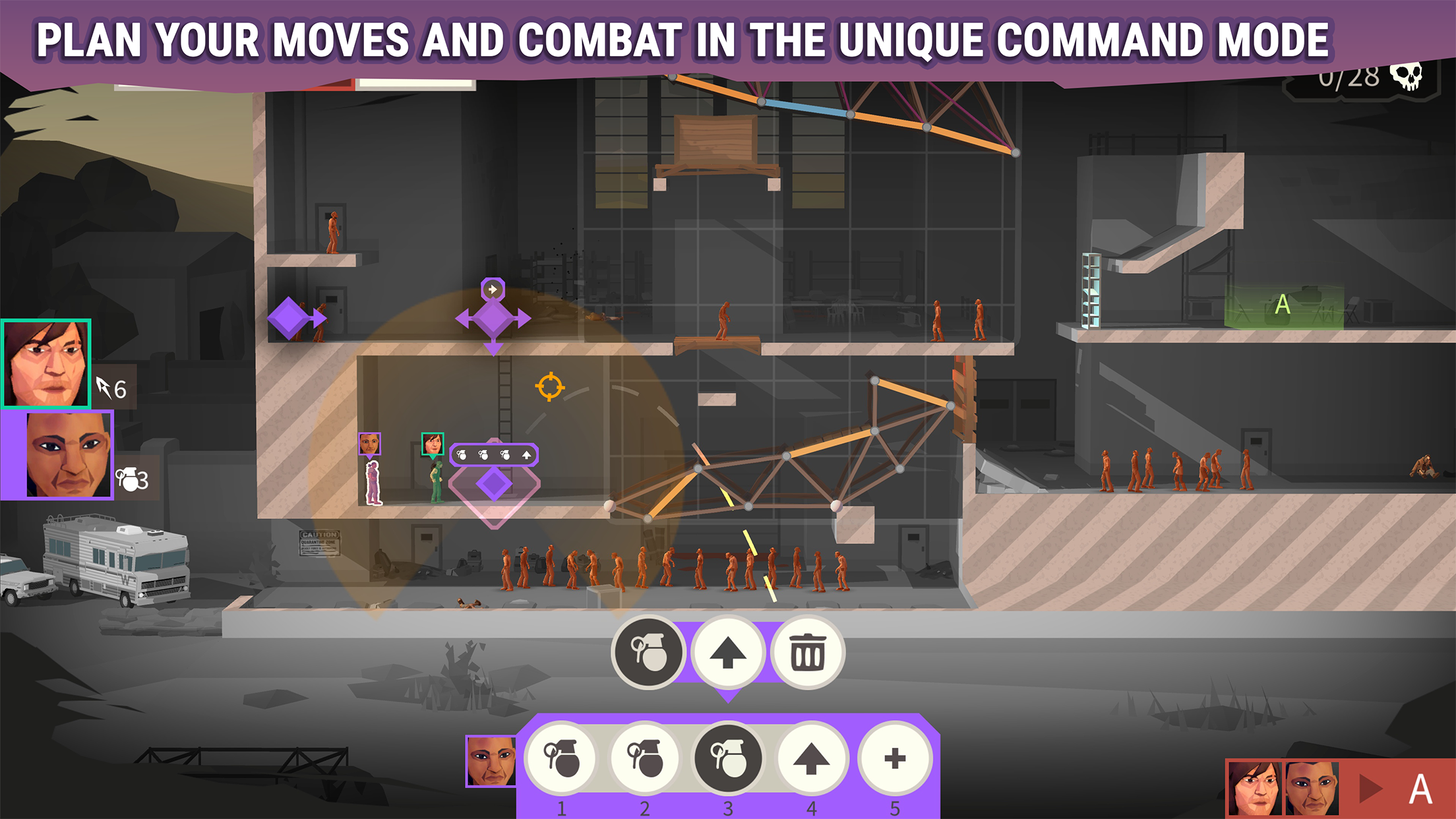Select the up-arrow move command icon
This screenshot has width=1456, height=819.
click(729, 652)
